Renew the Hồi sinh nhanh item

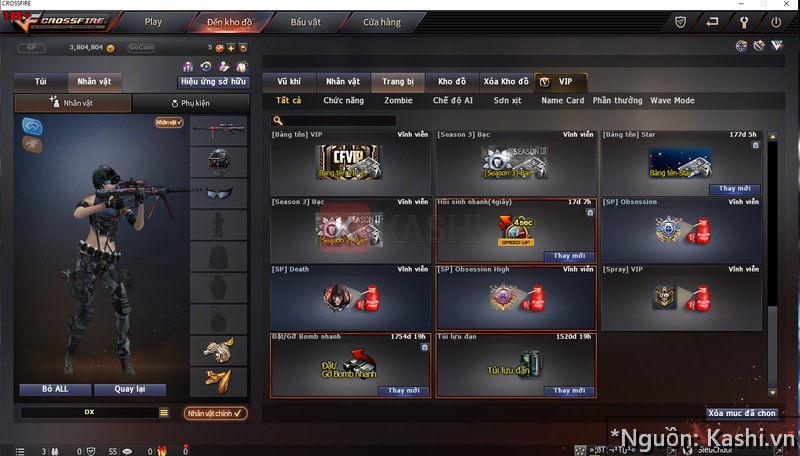coord(568,256)
